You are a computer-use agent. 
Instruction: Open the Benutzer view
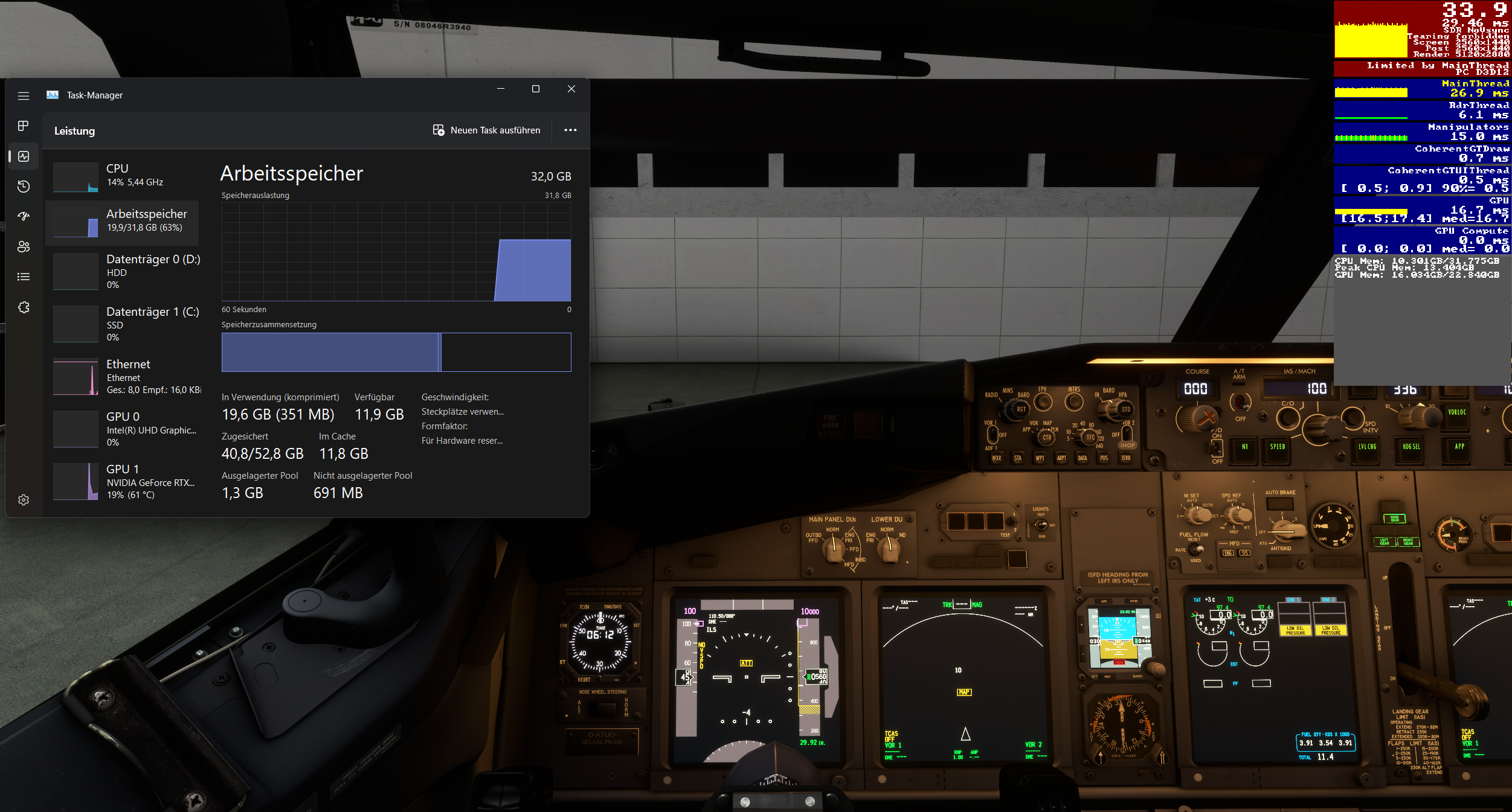(24, 246)
